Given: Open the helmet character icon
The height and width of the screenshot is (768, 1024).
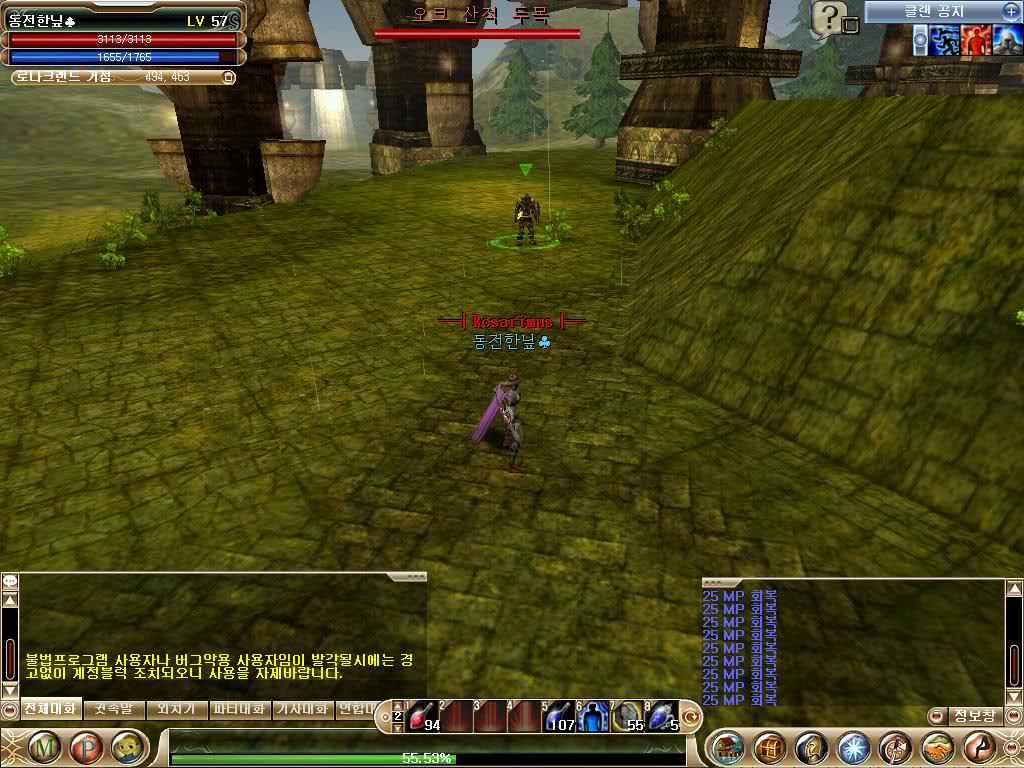Looking at the screenshot, I should pyautogui.click(x=811, y=747).
